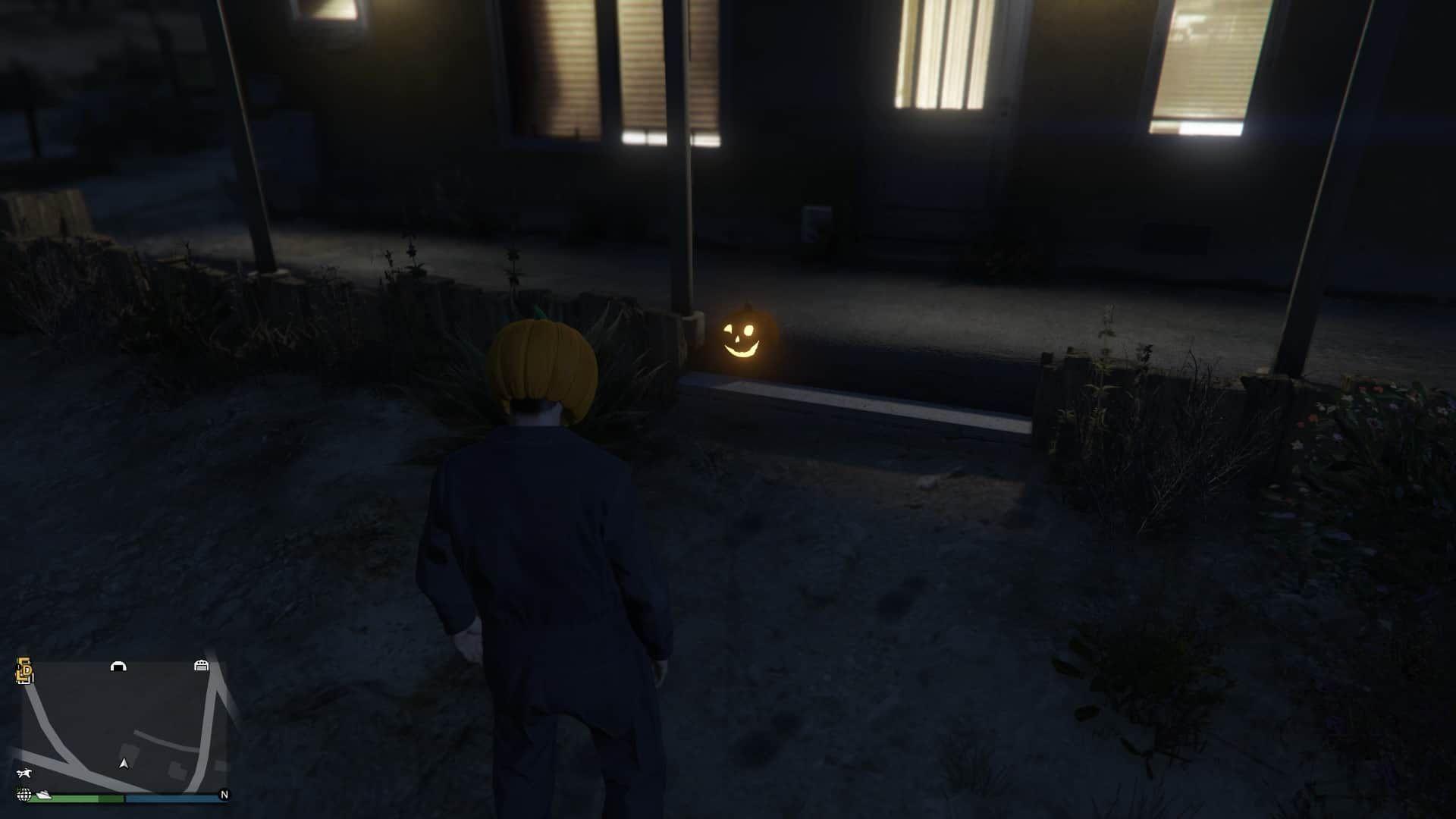Click the blue armor bar segment
This screenshot has width=1456, height=819.
point(170,799)
